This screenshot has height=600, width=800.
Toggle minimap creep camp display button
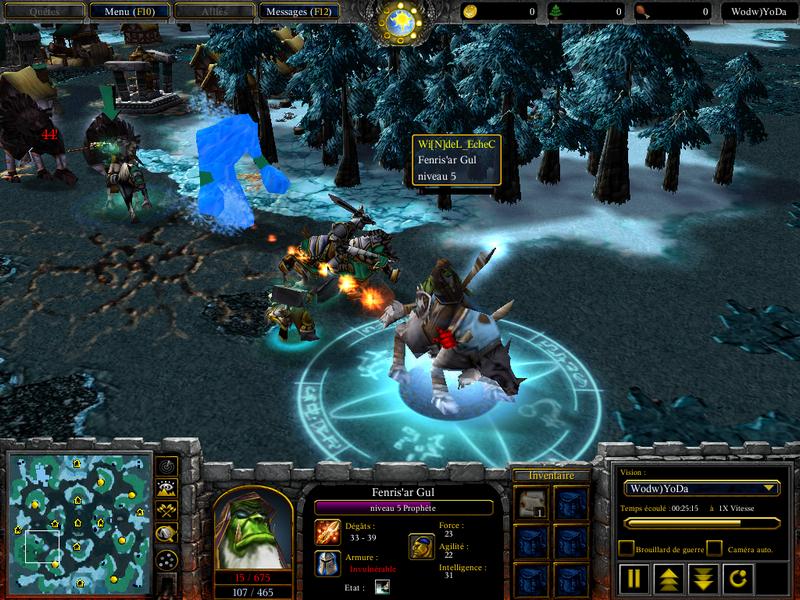(x=166, y=533)
